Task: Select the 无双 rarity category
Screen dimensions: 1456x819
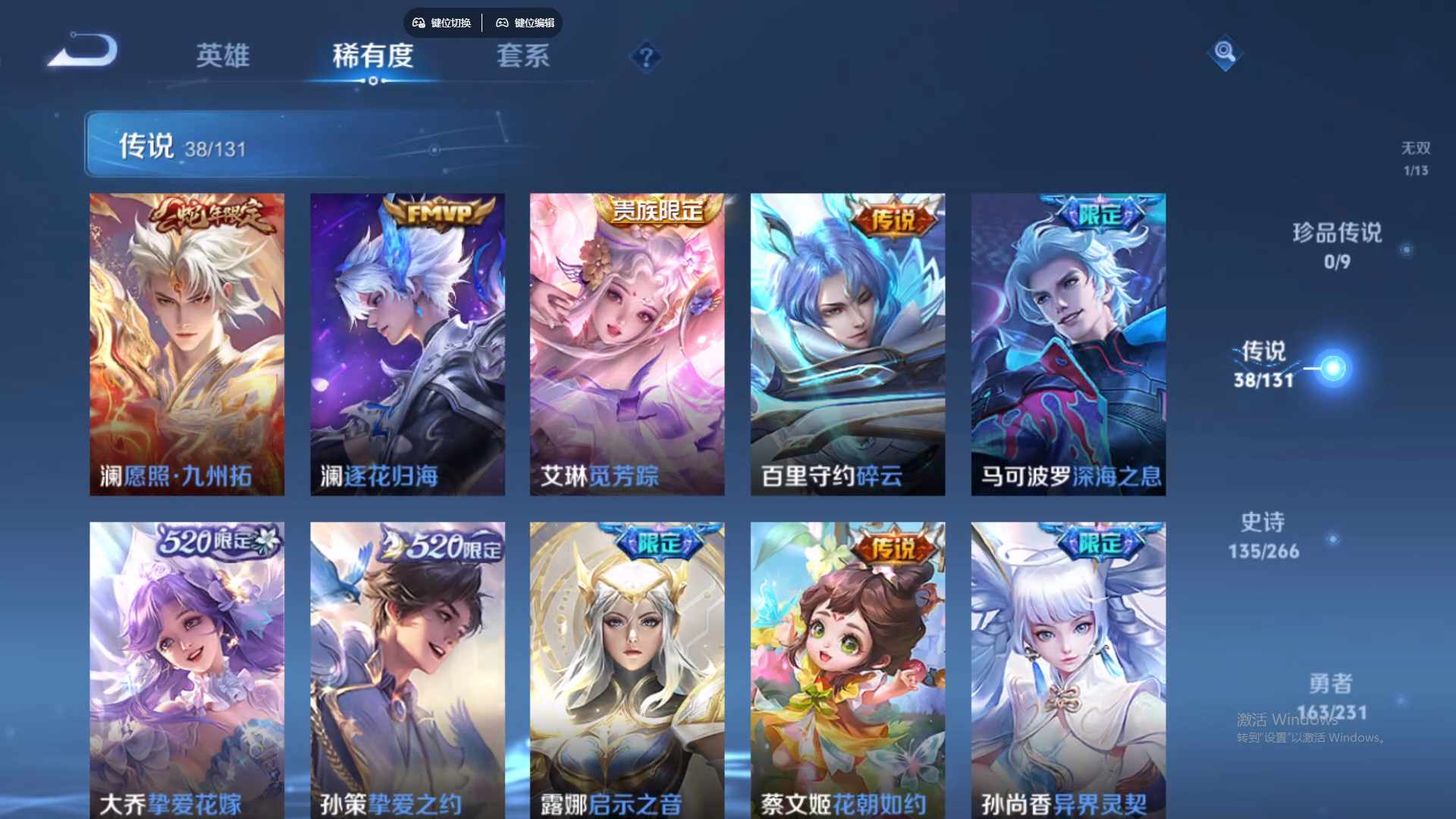Action: [x=1417, y=157]
